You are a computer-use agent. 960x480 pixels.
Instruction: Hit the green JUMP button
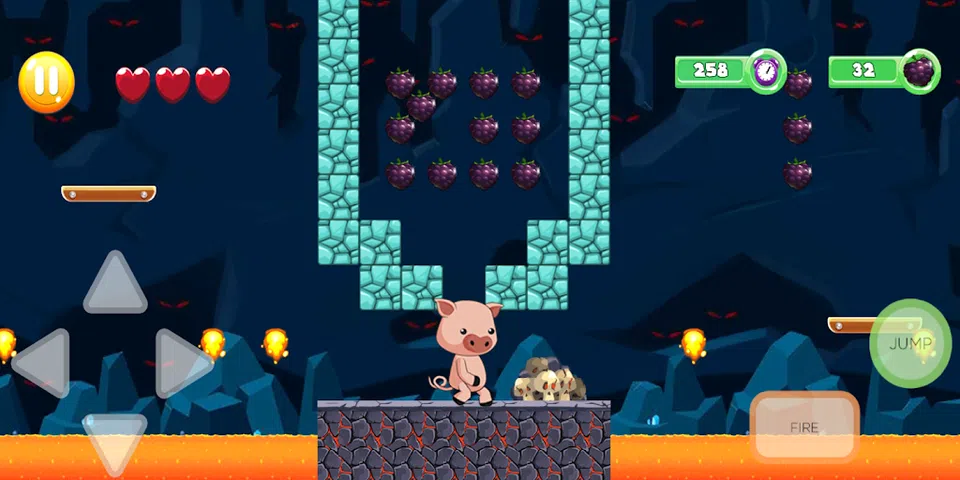(910, 344)
